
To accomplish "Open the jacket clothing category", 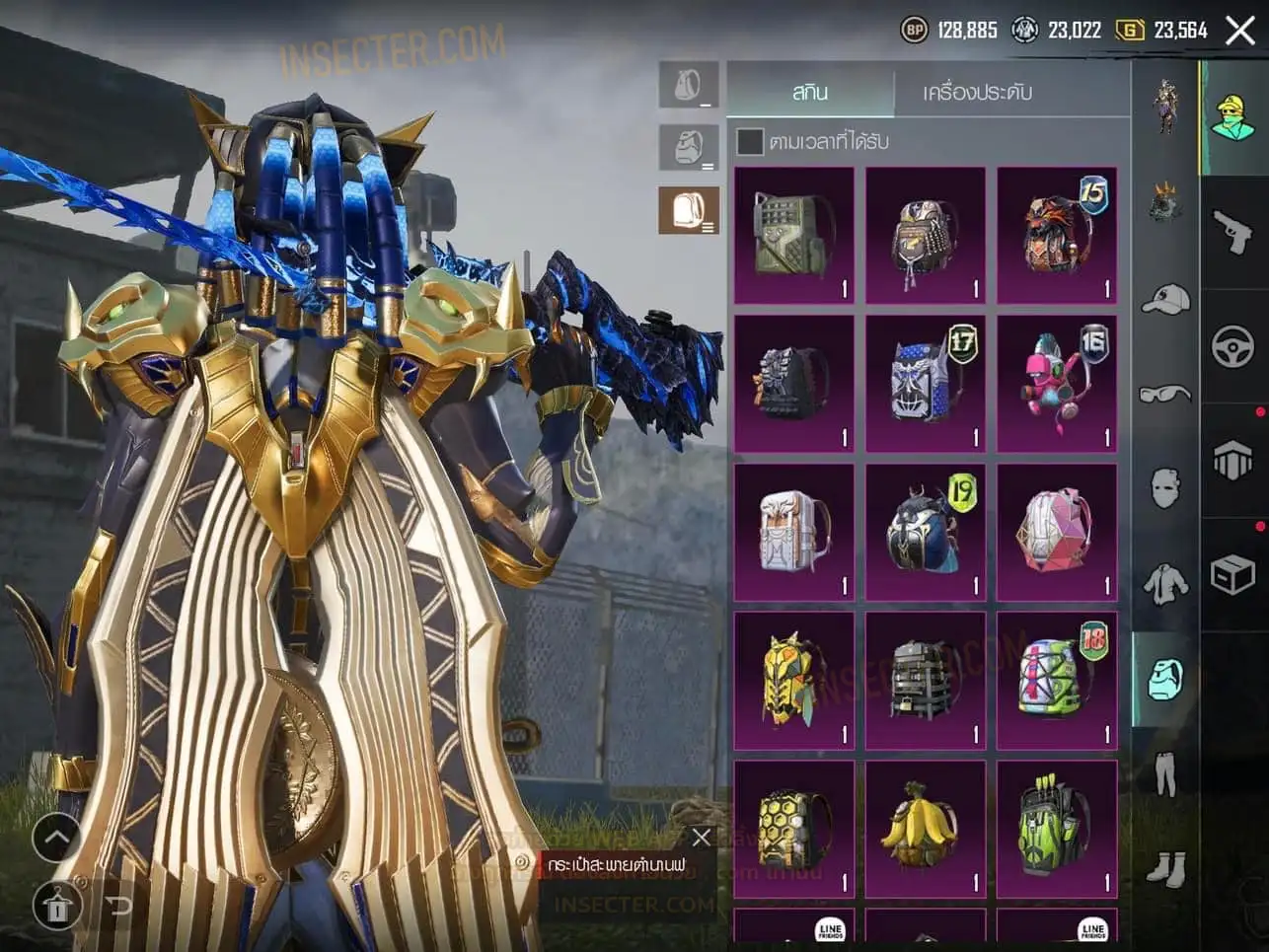I will [1165, 583].
